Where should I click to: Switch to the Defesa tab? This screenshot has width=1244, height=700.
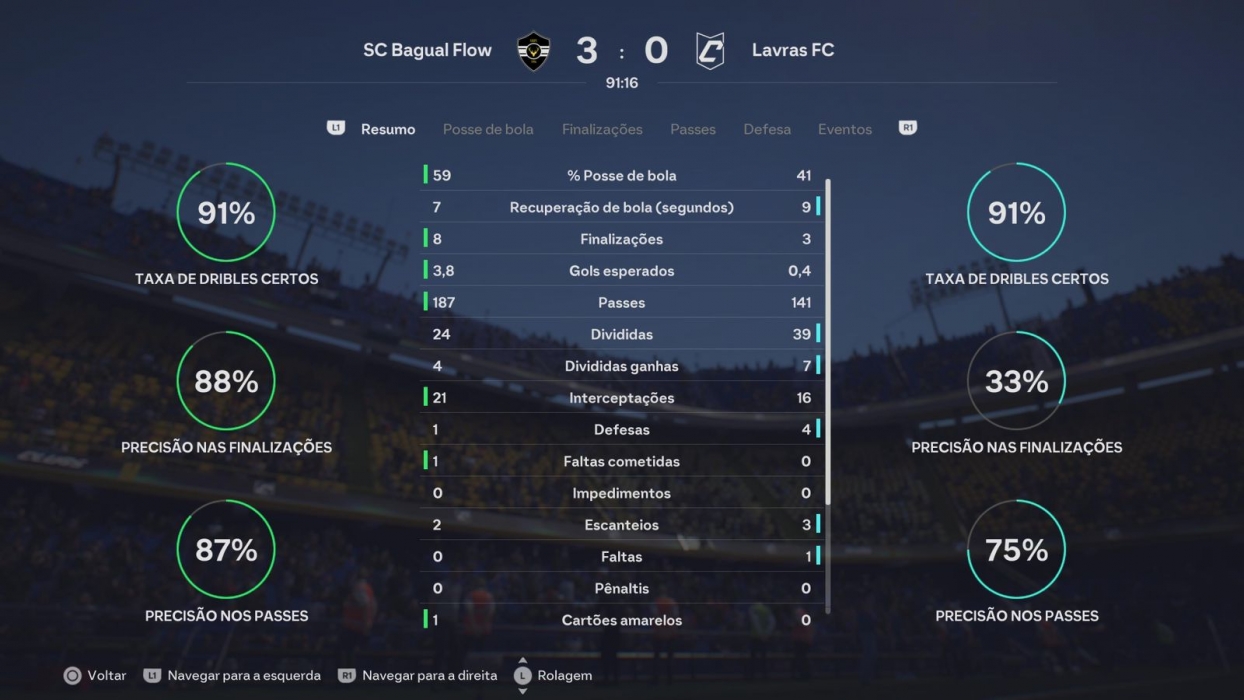click(x=767, y=129)
